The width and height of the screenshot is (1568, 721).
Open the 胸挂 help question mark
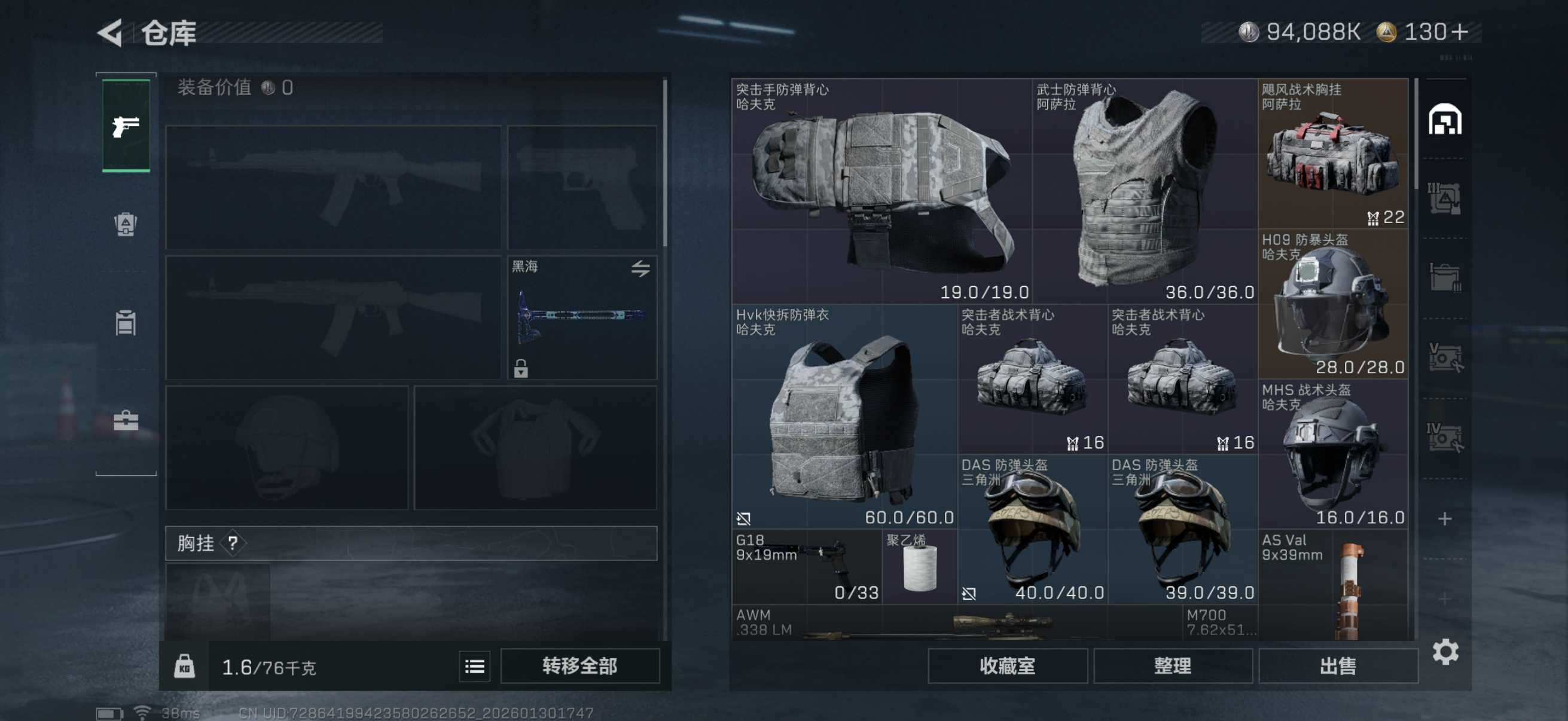click(x=233, y=543)
